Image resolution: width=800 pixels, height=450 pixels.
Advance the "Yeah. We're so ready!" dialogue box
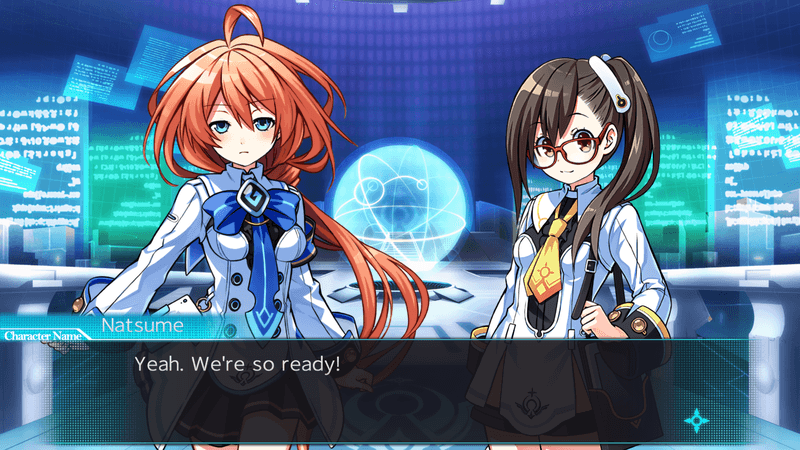[x=400, y=385]
